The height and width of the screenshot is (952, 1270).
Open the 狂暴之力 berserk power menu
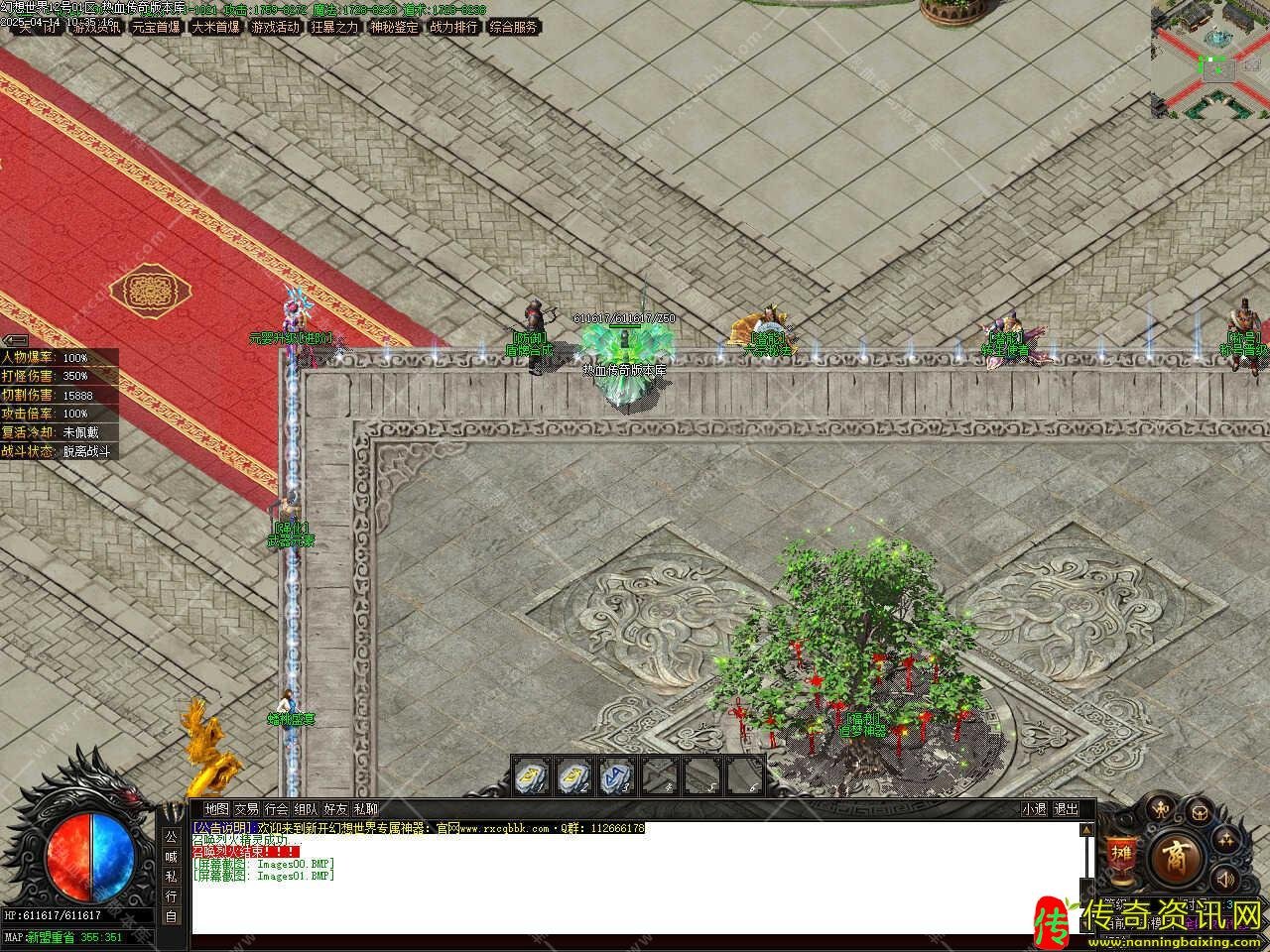pyautogui.click(x=335, y=28)
